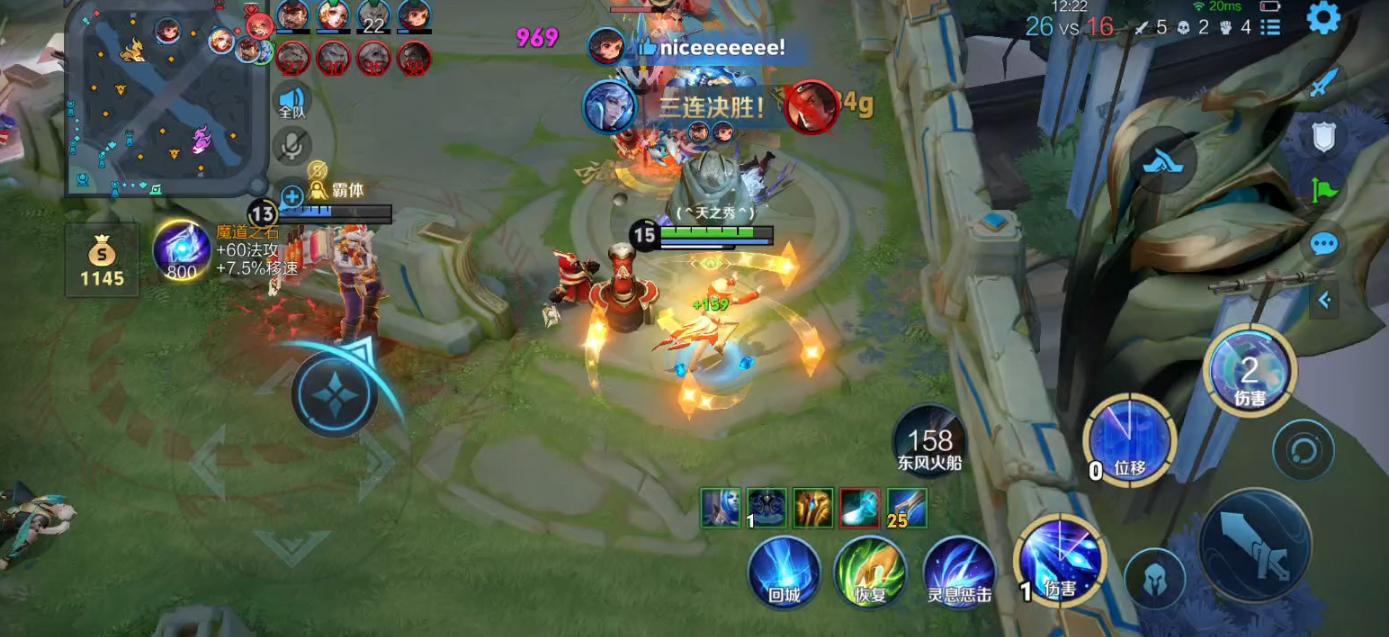Open the gear settings menu
The height and width of the screenshot is (637, 1389).
coord(1323,17)
